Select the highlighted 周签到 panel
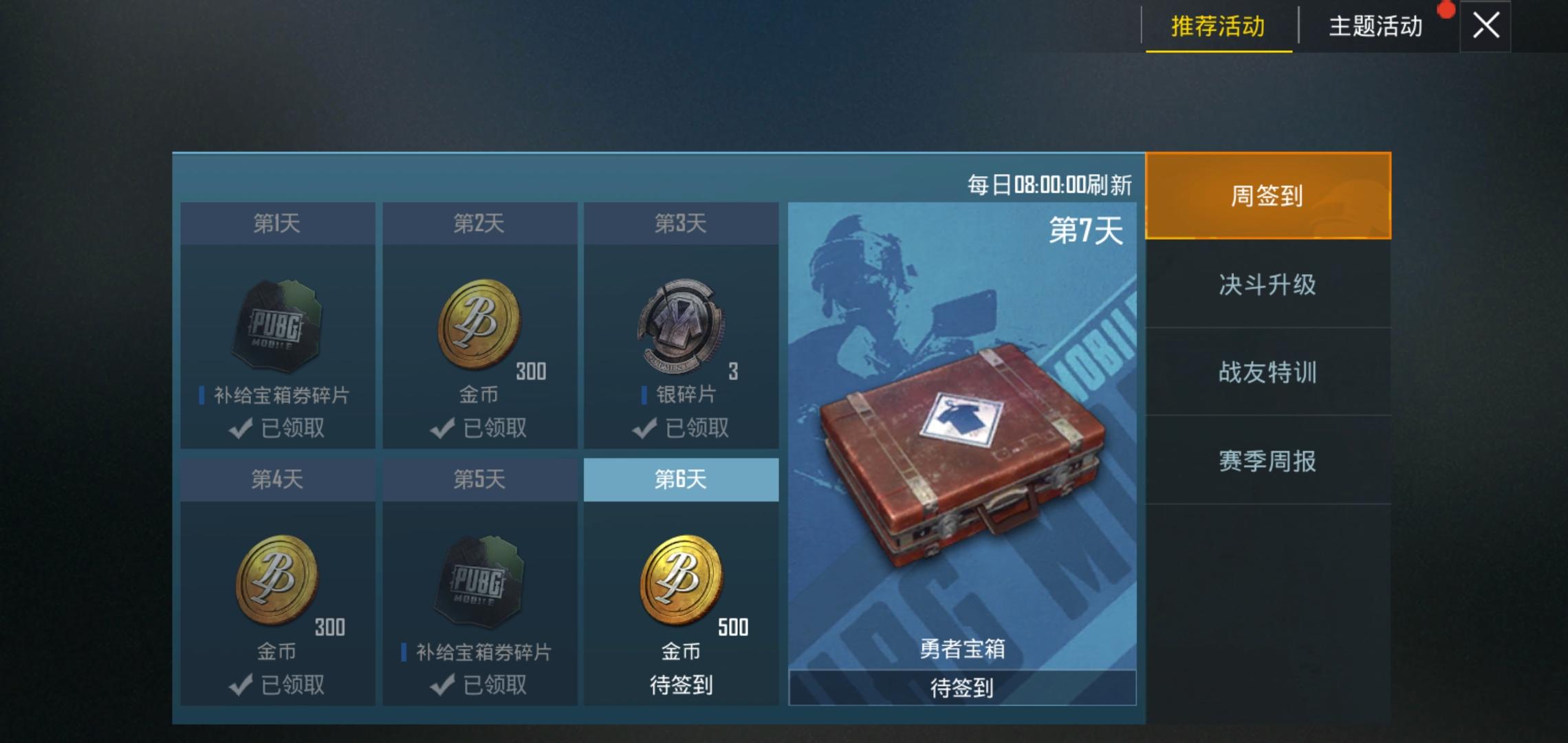This screenshot has width=1568, height=743. (1268, 196)
